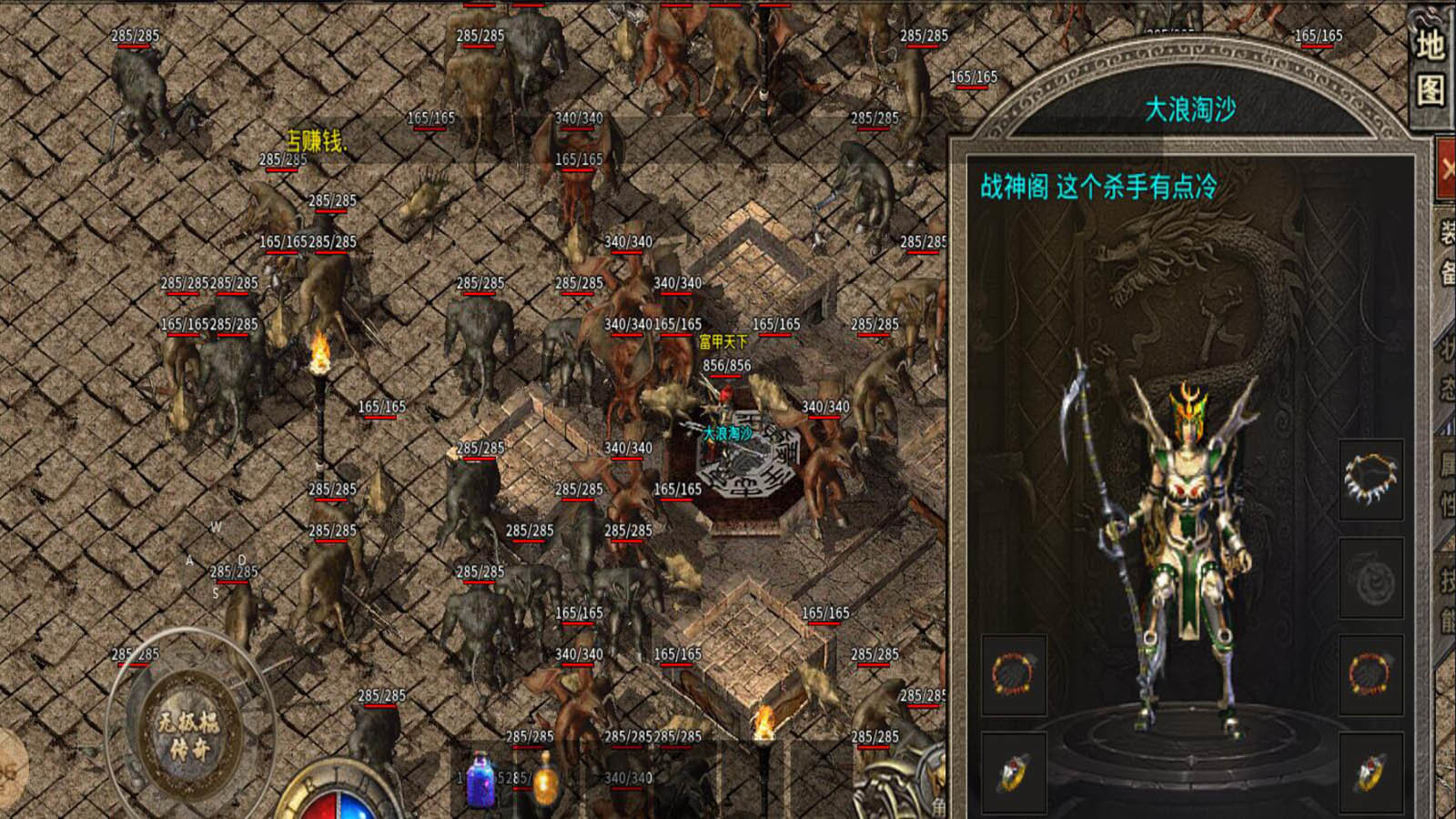Close the character equipment panel
This screenshot has width=1456, height=819.
point(1446,167)
